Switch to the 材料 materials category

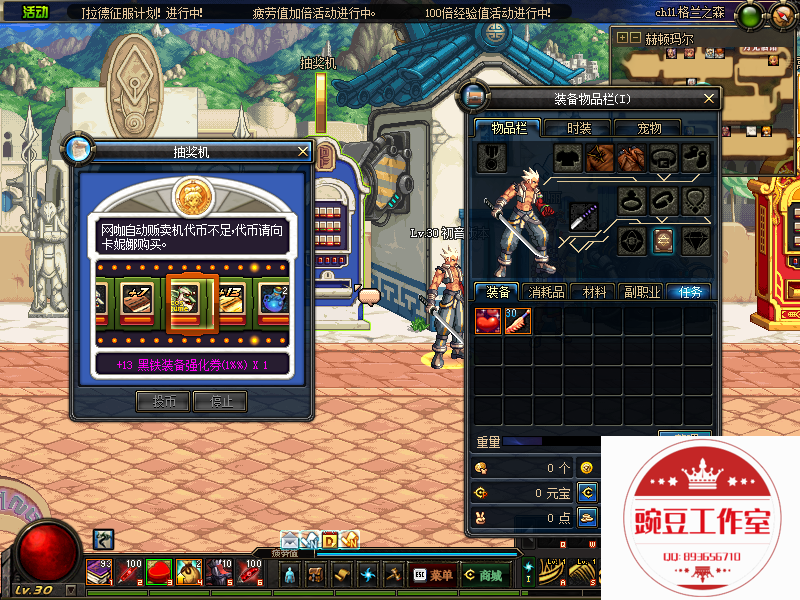[596, 292]
